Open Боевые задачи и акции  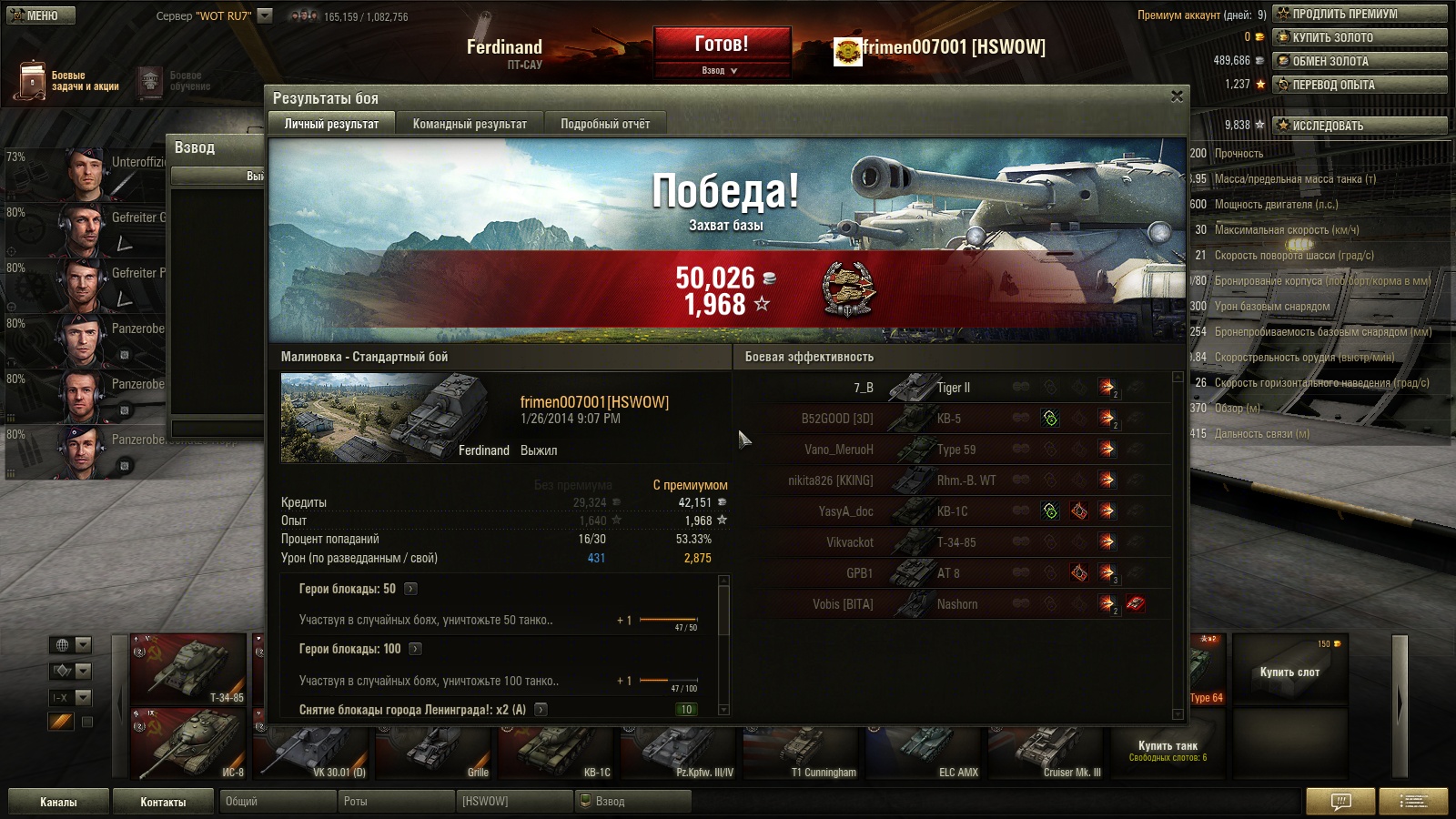pos(68,81)
